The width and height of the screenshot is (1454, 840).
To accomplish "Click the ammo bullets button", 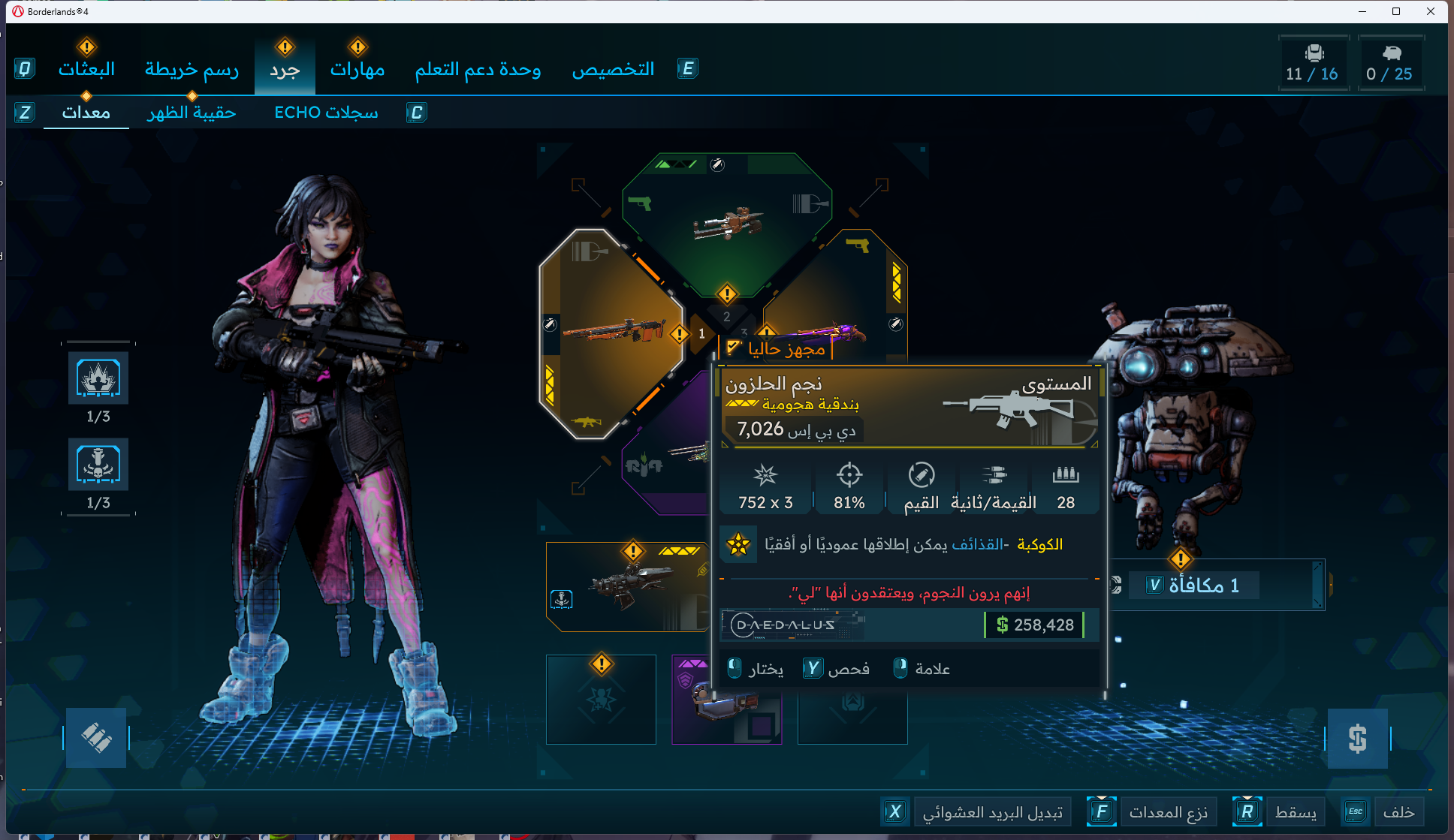I will pos(96,738).
